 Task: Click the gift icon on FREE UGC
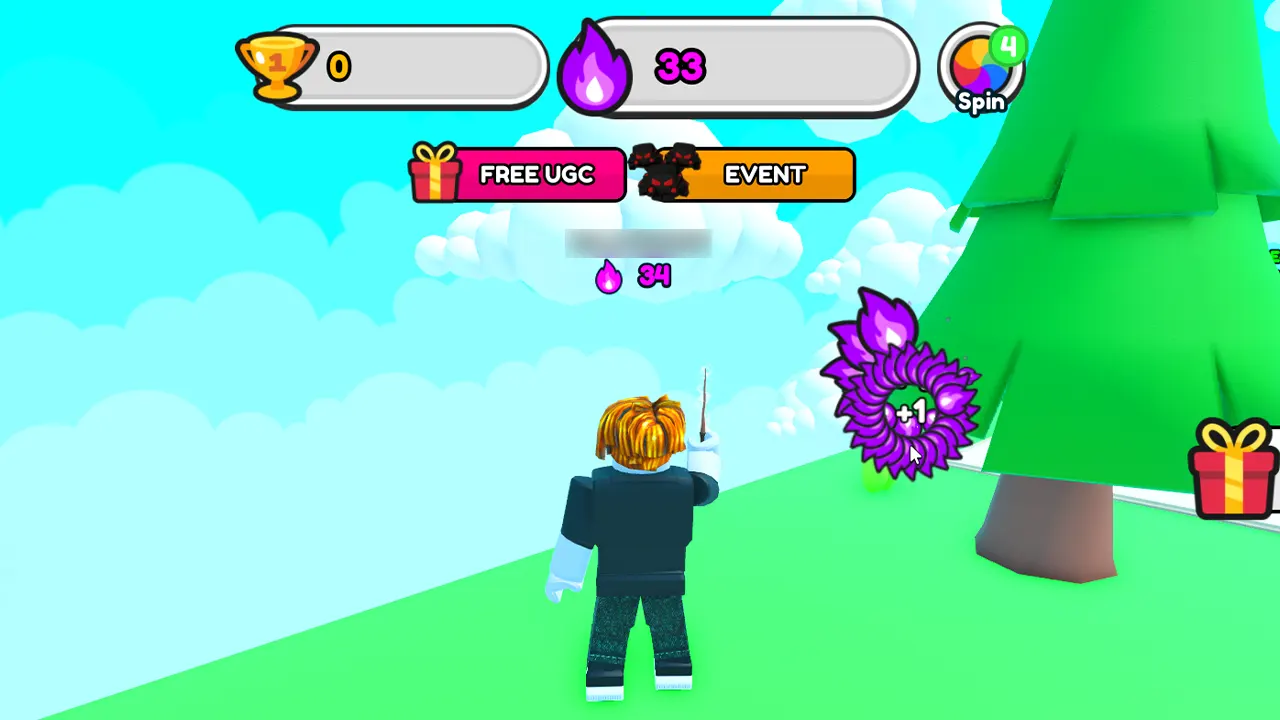click(435, 174)
